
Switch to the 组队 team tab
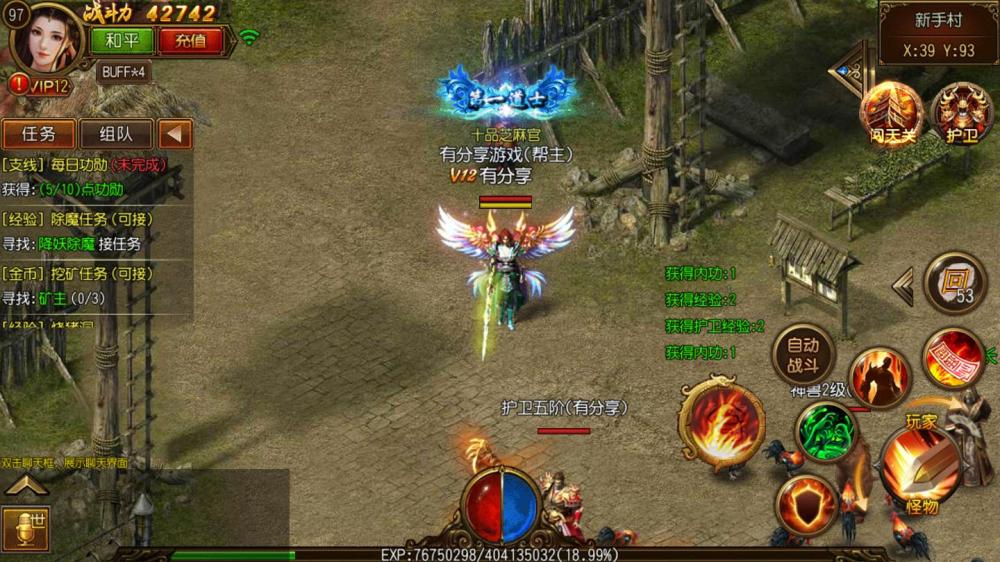coord(115,134)
